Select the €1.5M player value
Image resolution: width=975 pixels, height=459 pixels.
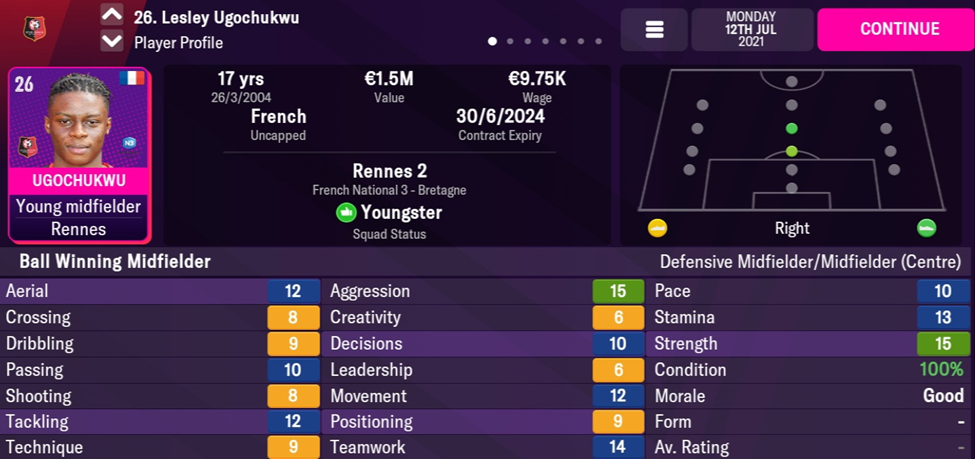[389, 79]
